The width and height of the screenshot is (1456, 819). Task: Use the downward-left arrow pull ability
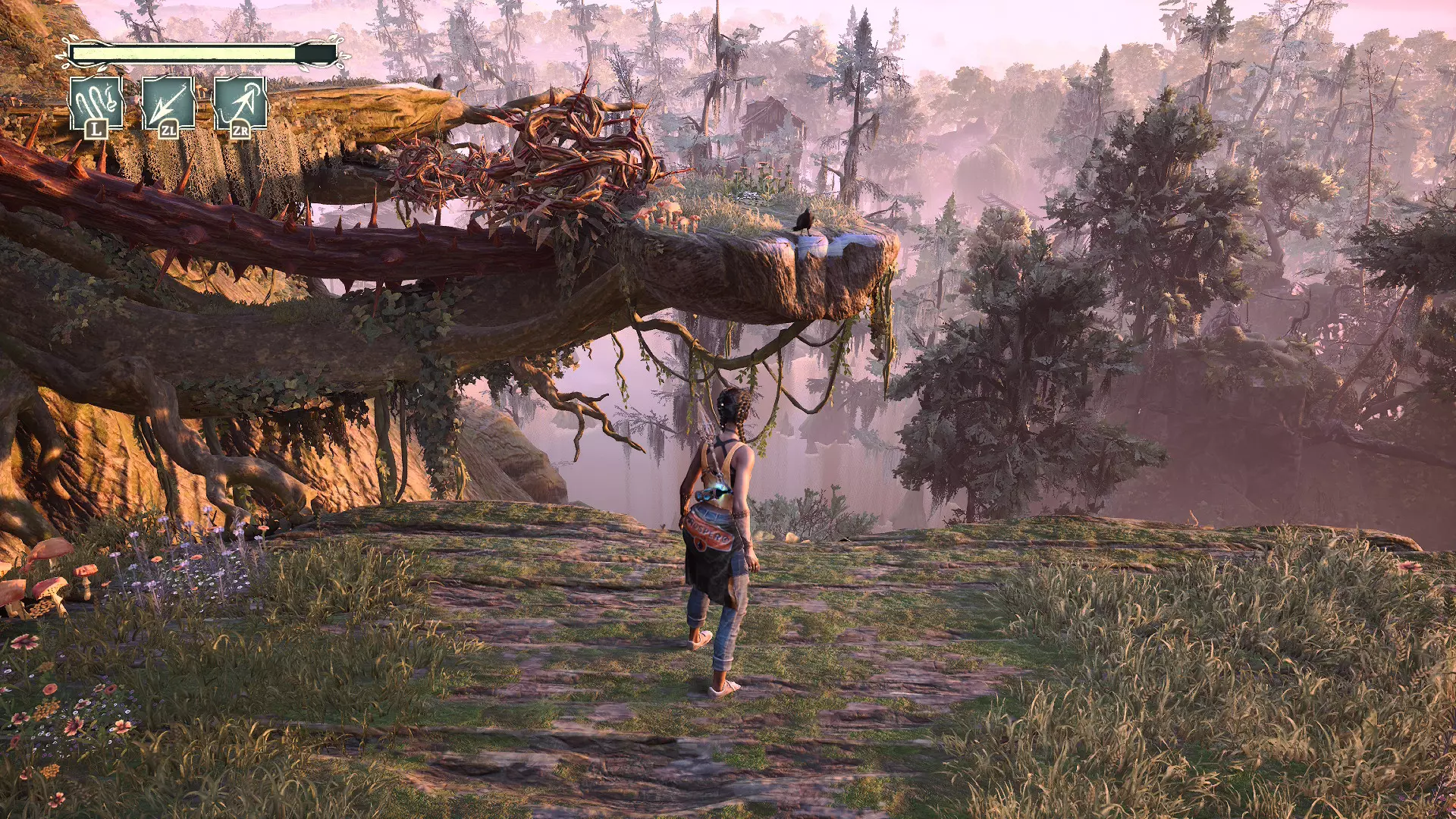coord(168,105)
